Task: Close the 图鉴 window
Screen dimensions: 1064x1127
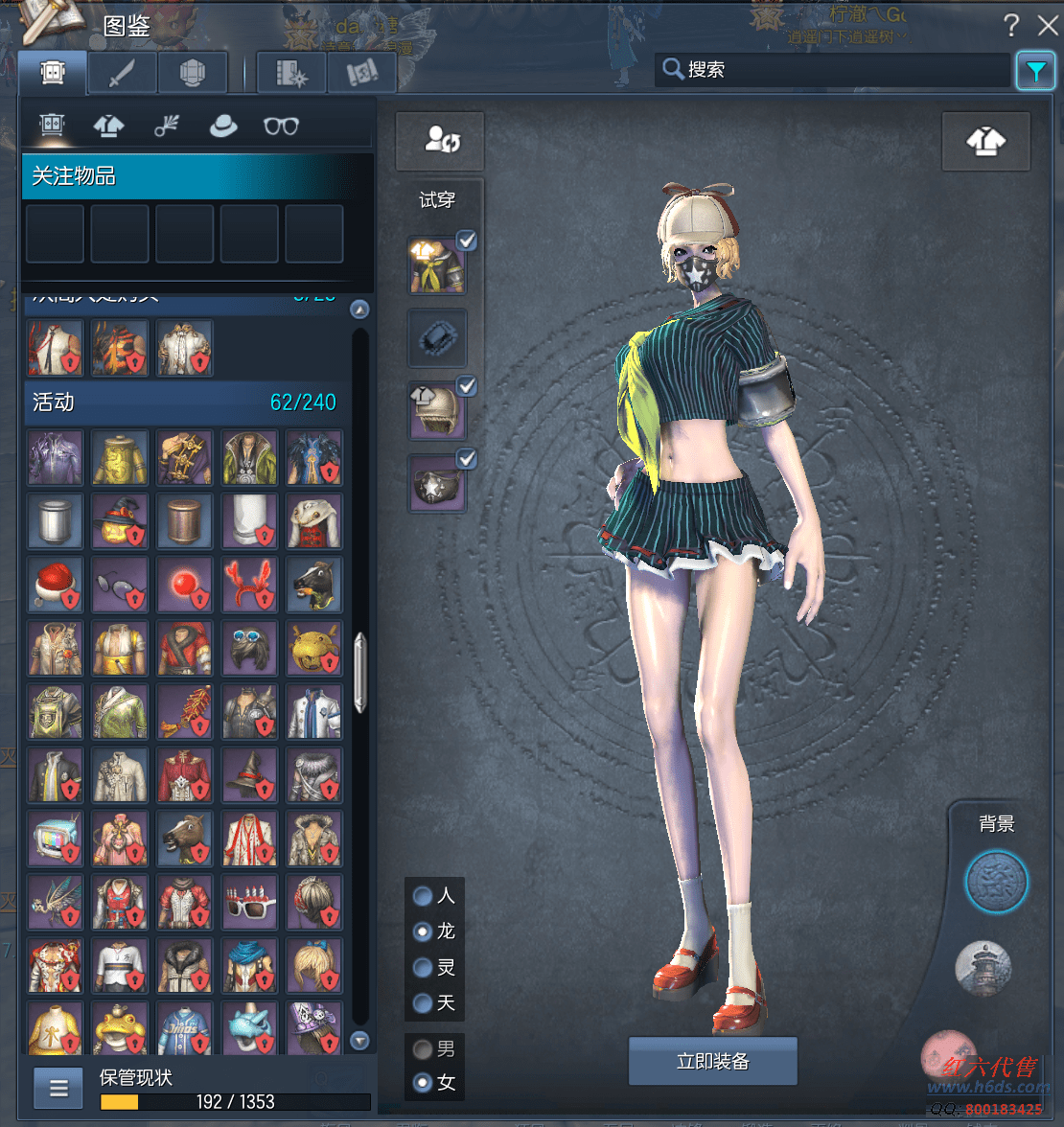Action: tap(1047, 26)
